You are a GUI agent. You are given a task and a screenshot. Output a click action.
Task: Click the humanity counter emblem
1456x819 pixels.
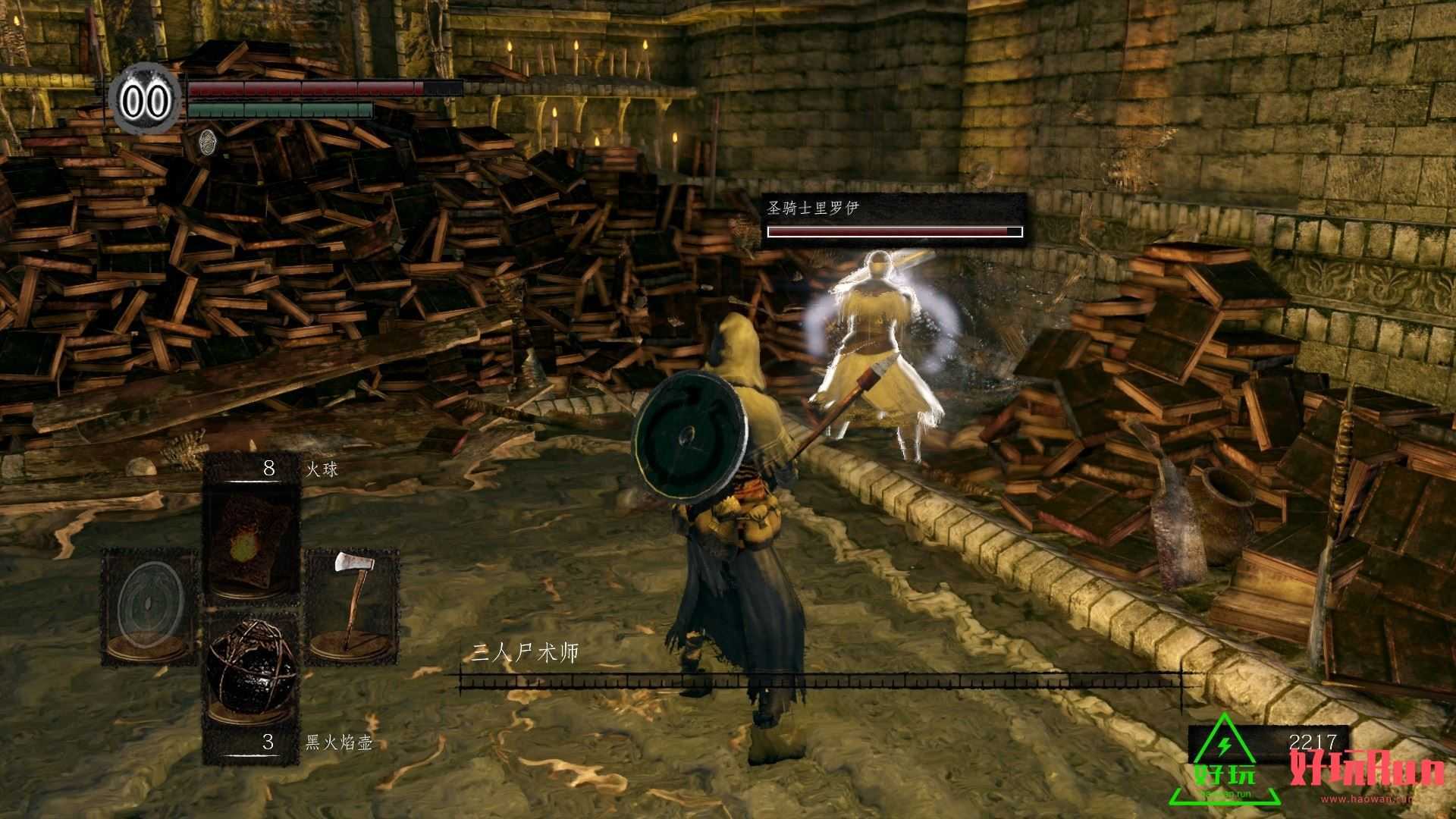146,100
